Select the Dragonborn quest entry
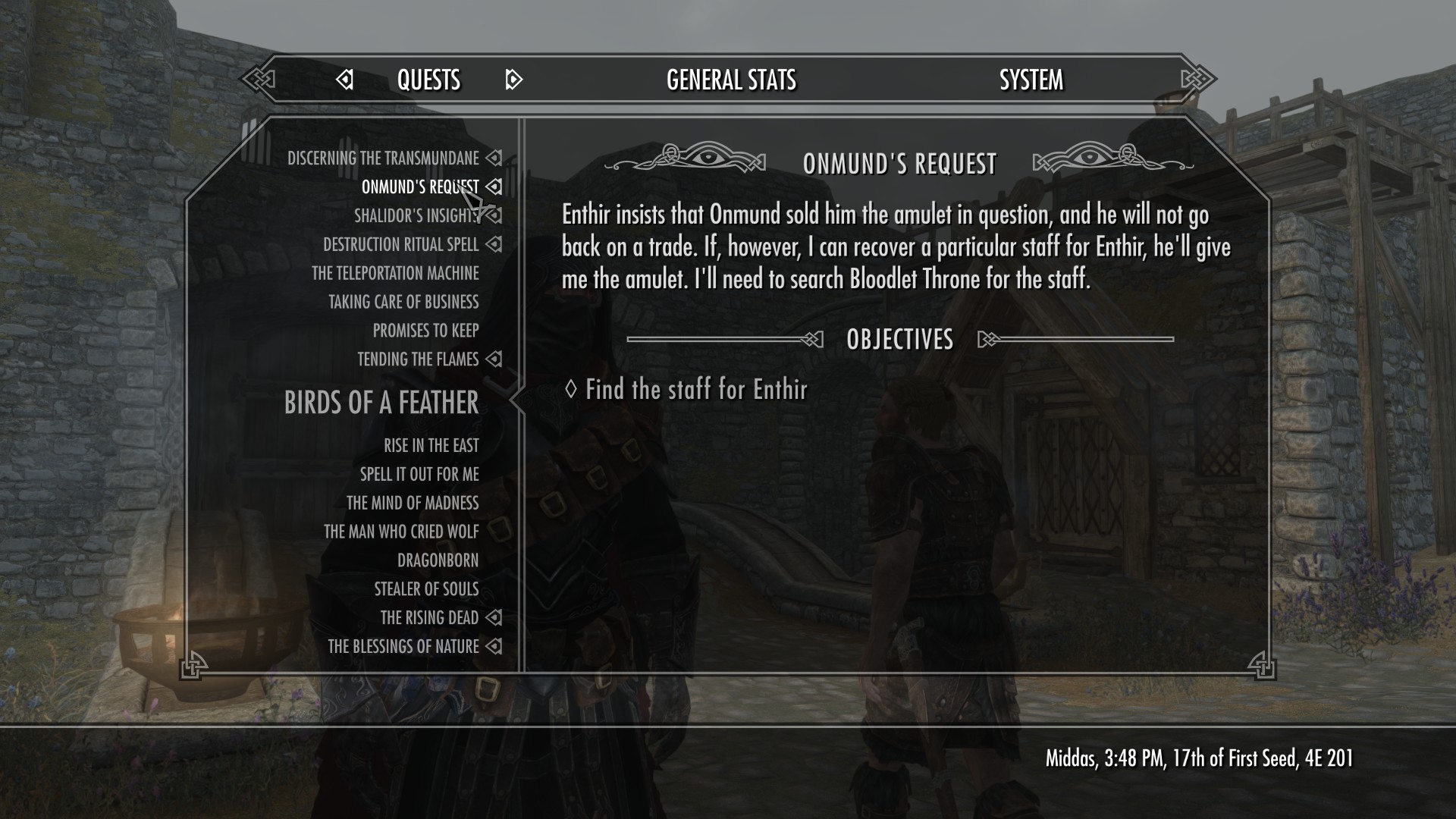This screenshot has height=819, width=1456. point(438,561)
